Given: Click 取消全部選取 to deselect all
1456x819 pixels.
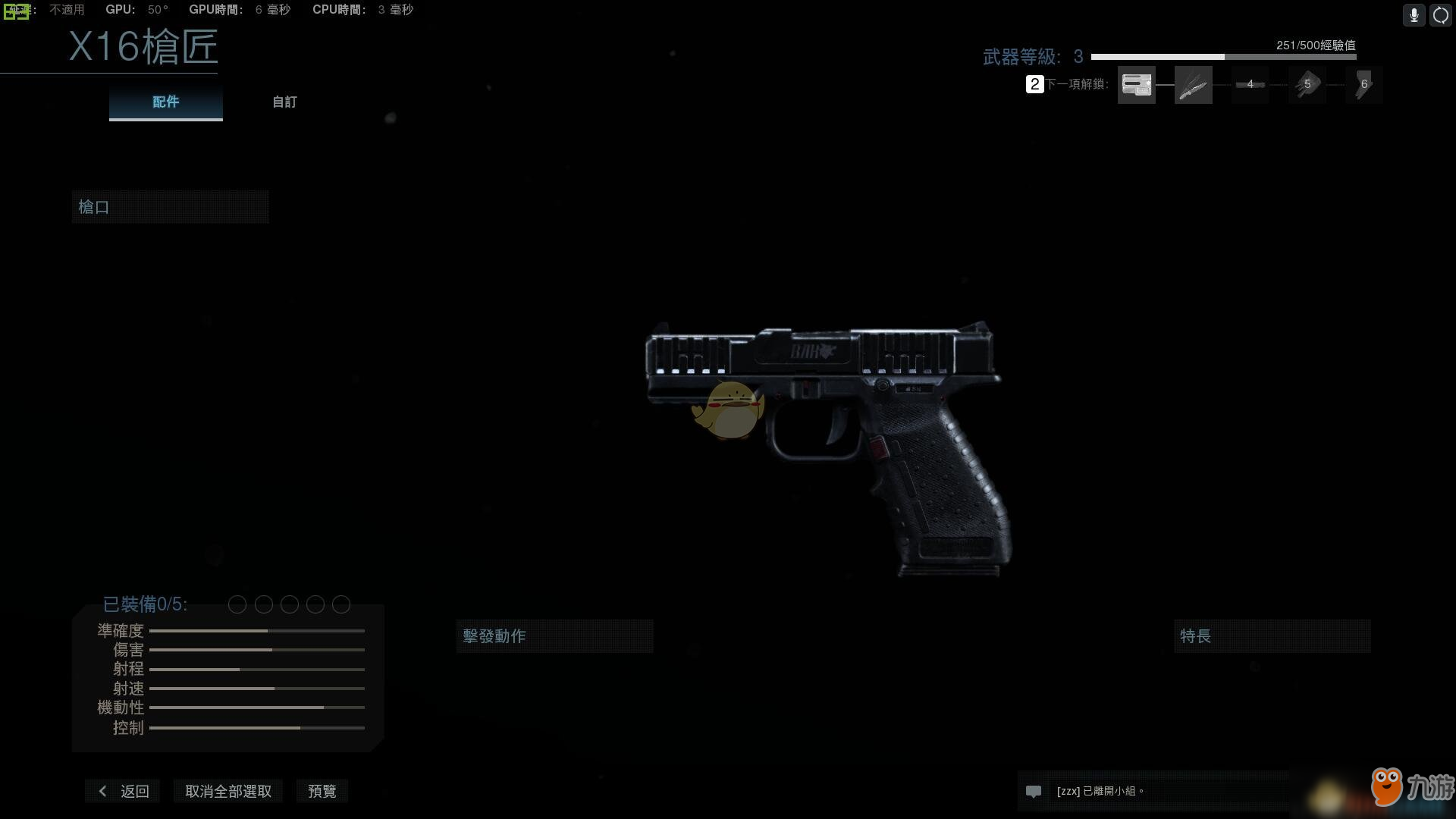Looking at the screenshot, I should (x=228, y=791).
